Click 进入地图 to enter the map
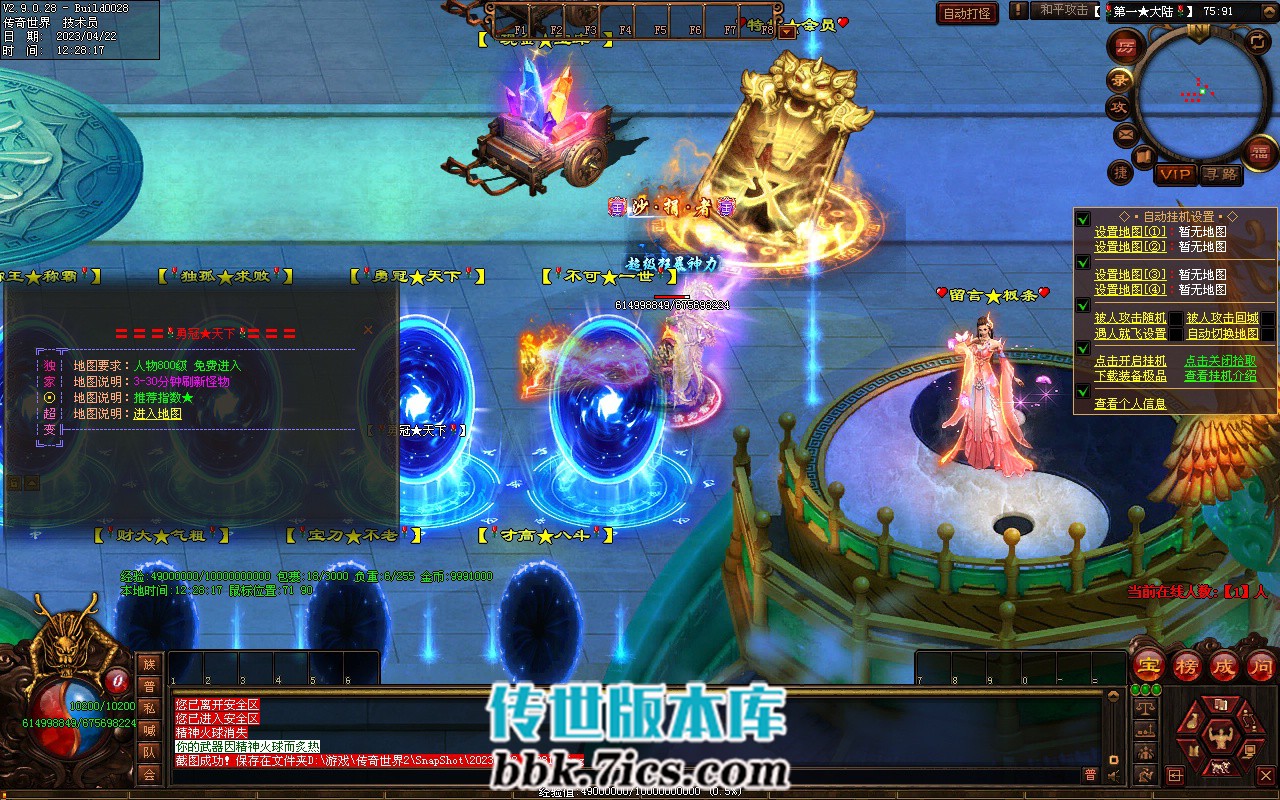 [158, 413]
